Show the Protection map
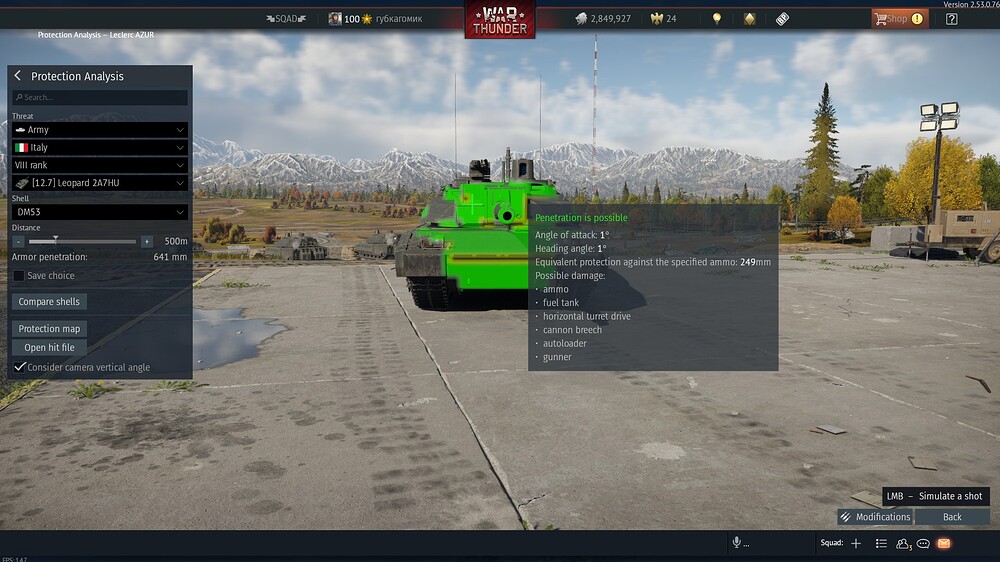 pyautogui.click(x=49, y=329)
